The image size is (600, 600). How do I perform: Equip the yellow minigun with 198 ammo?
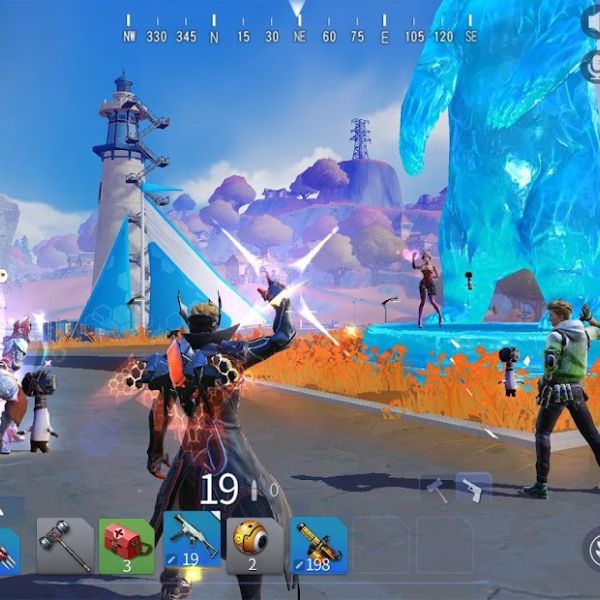pyautogui.click(x=318, y=545)
